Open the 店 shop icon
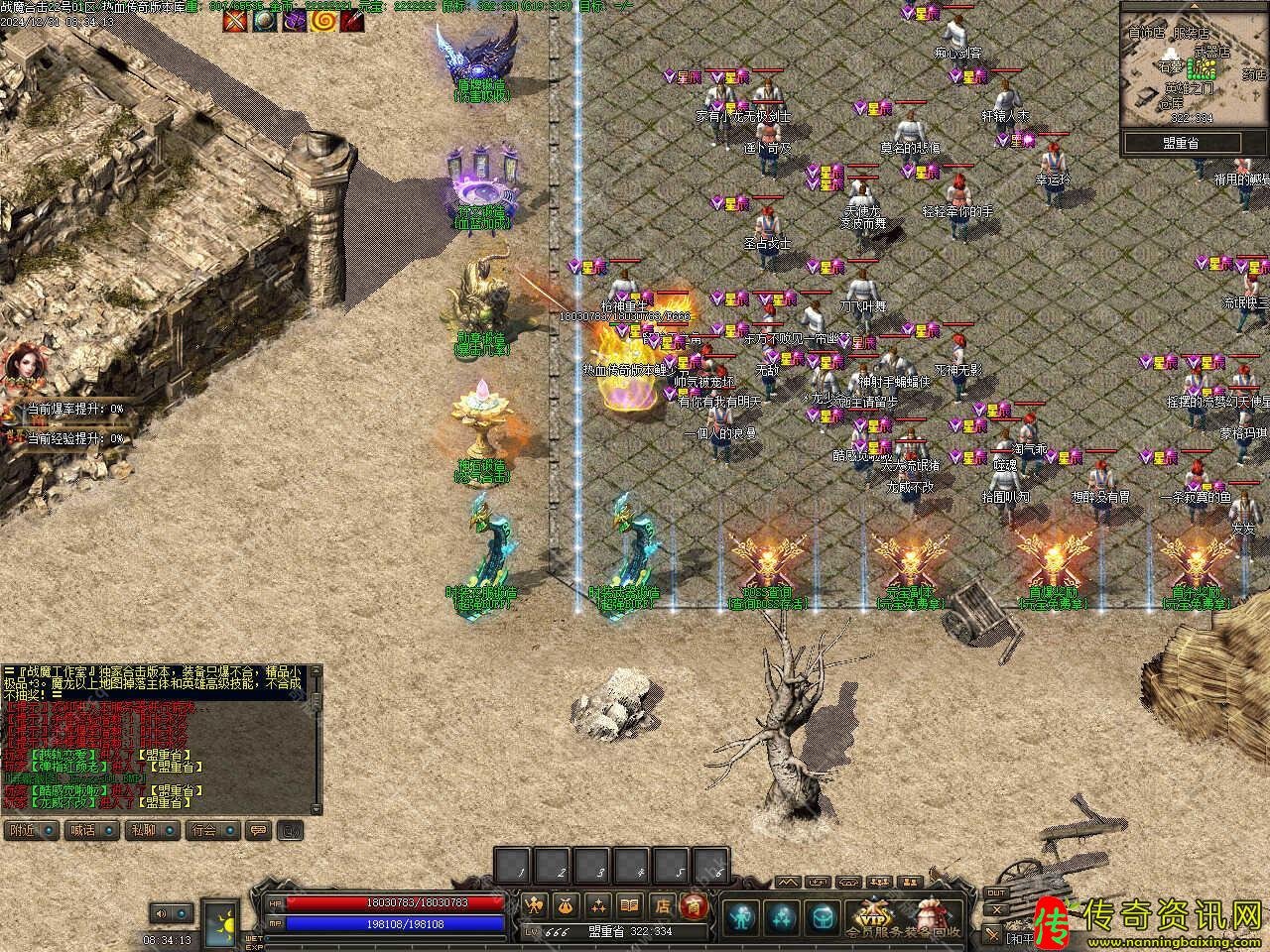1270x952 pixels. pyautogui.click(x=663, y=906)
